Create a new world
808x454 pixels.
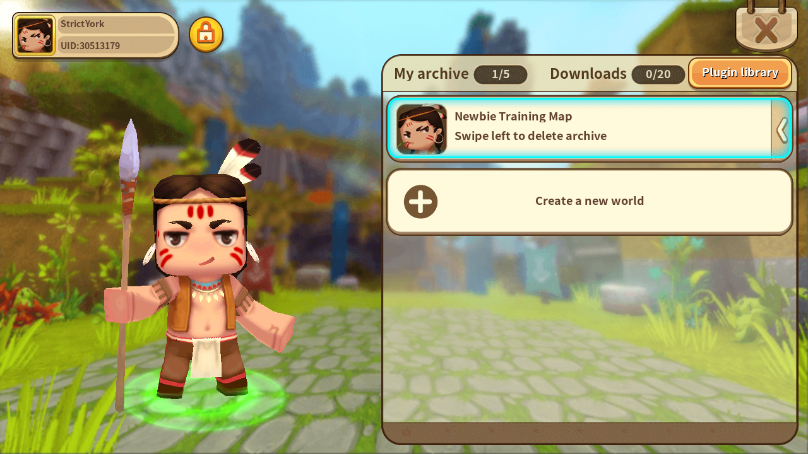pos(589,201)
